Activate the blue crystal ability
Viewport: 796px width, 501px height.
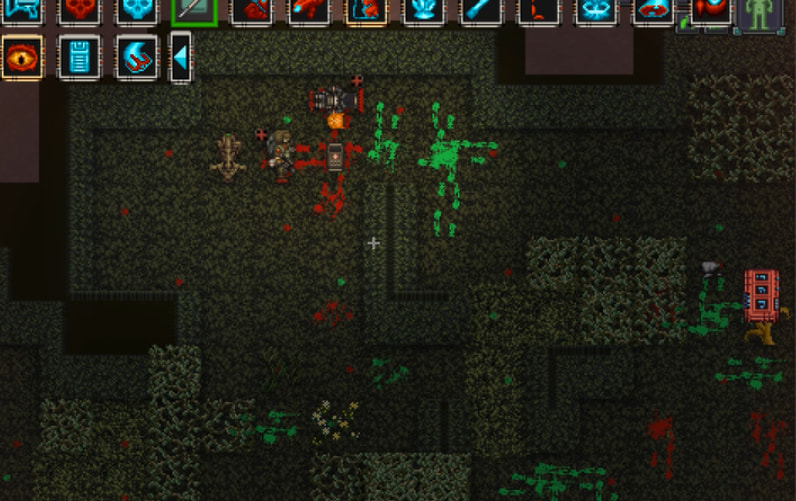[424, 10]
